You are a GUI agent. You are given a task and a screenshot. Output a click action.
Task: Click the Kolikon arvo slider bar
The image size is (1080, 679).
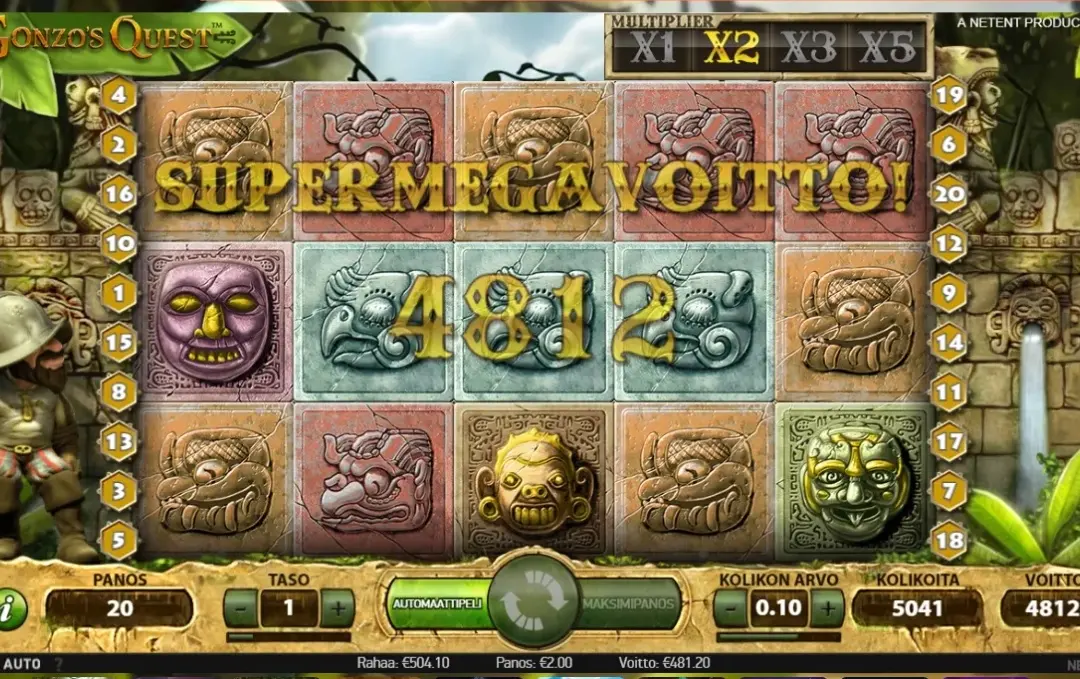(x=778, y=636)
